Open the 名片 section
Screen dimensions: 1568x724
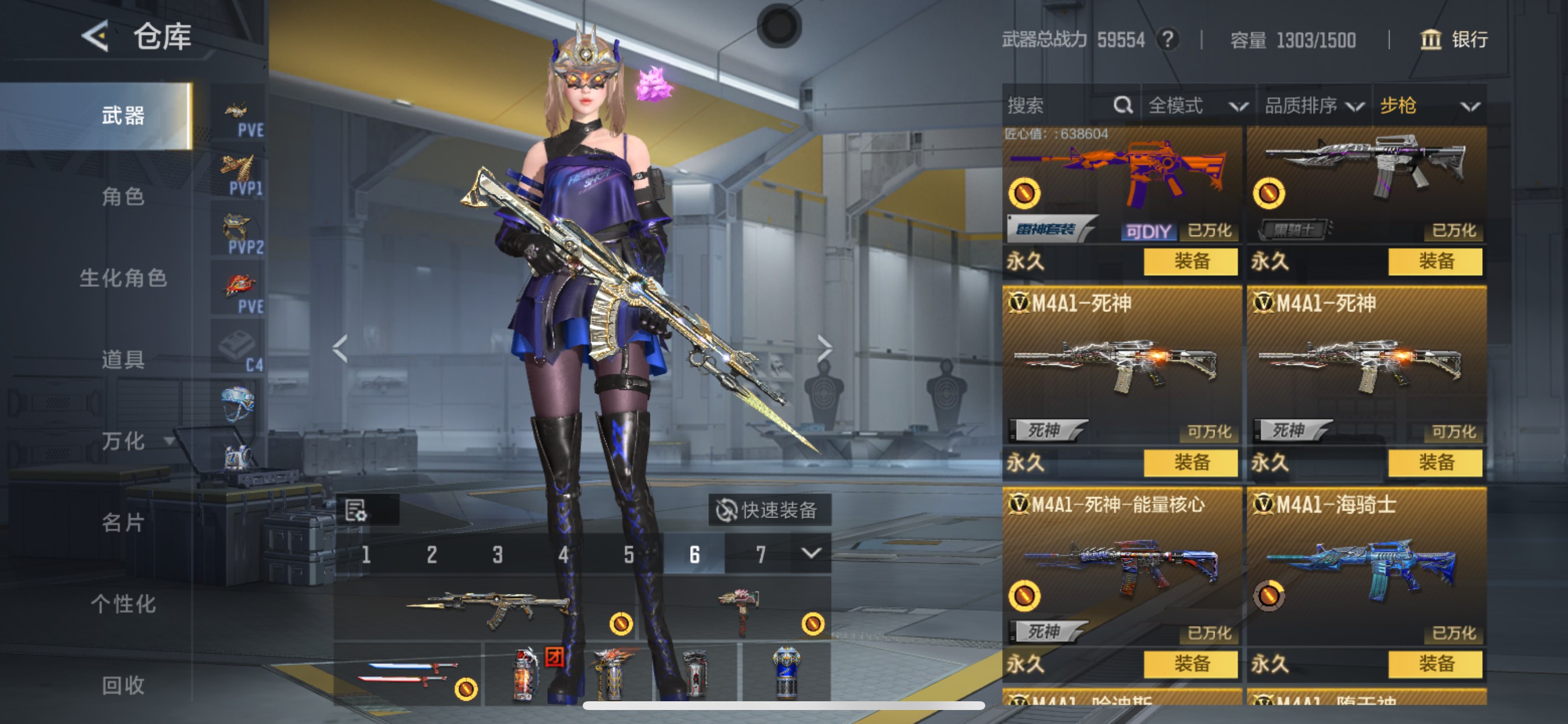click(123, 523)
